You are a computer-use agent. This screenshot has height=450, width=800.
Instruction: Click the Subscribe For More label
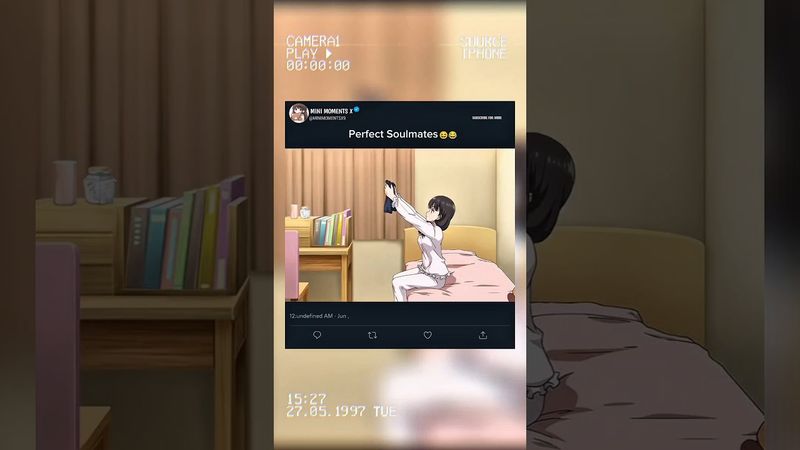487,117
